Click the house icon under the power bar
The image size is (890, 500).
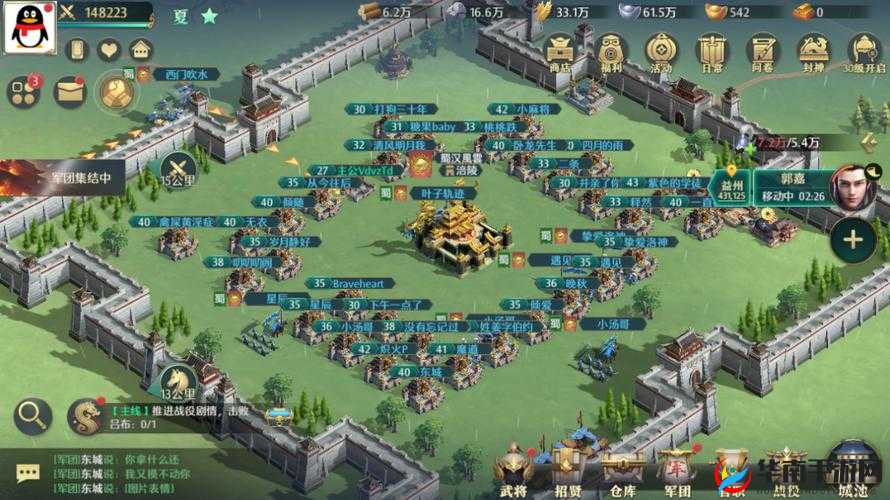[x=141, y=50]
